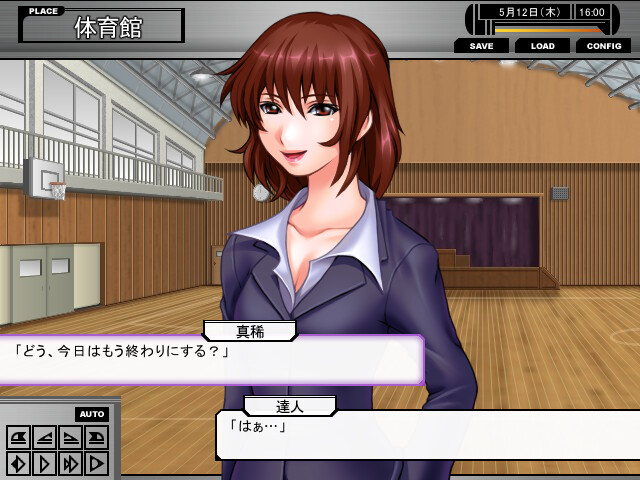The image size is (640, 480).
Task: Click the large bold play triangle button
Action: coord(97,463)
